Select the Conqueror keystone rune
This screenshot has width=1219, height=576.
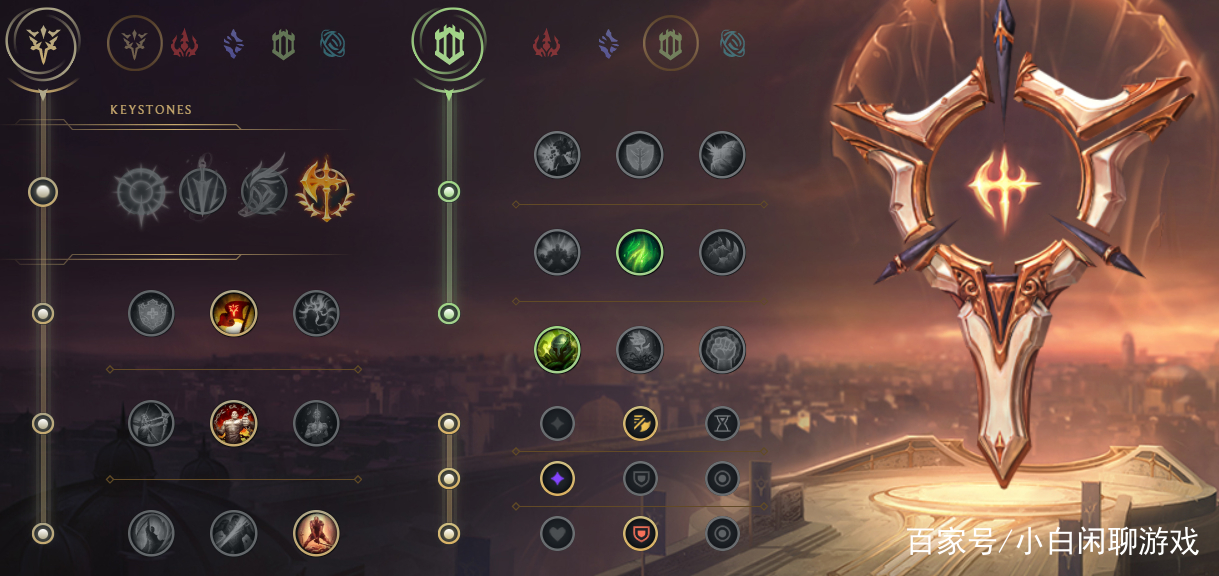tap(325, 188)
